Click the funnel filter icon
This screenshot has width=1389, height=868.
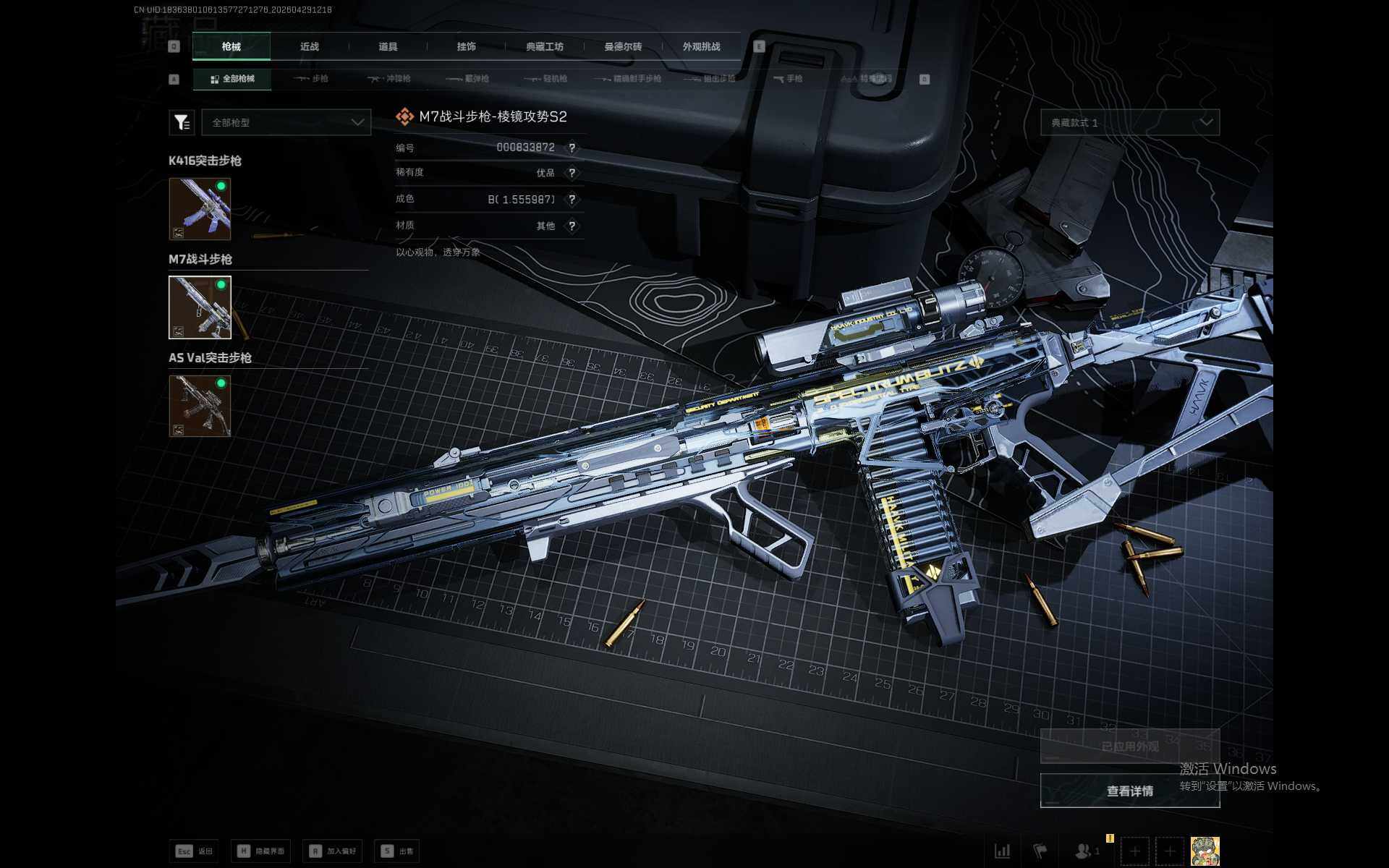point(182,123)
